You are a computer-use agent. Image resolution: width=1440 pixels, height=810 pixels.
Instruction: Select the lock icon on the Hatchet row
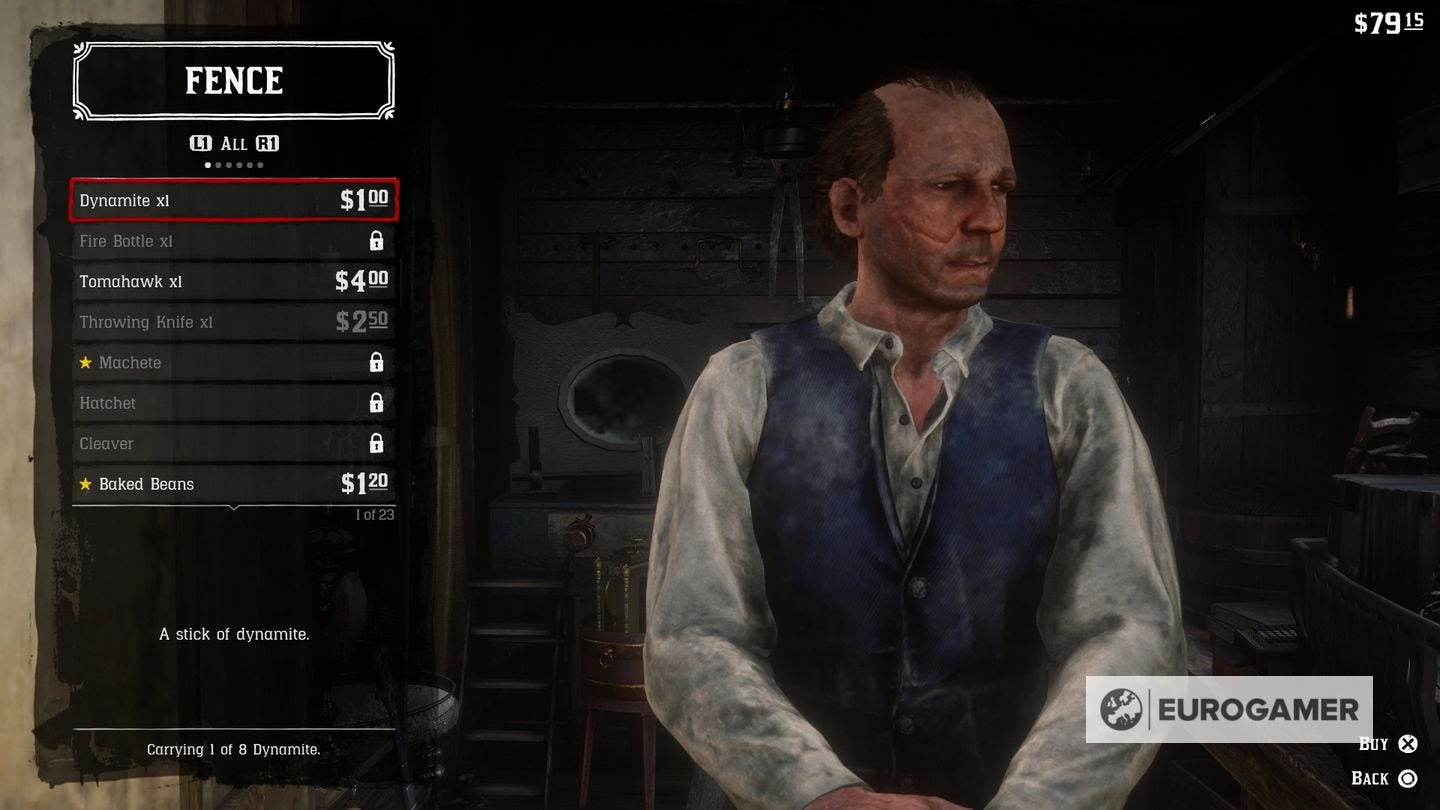377,402
